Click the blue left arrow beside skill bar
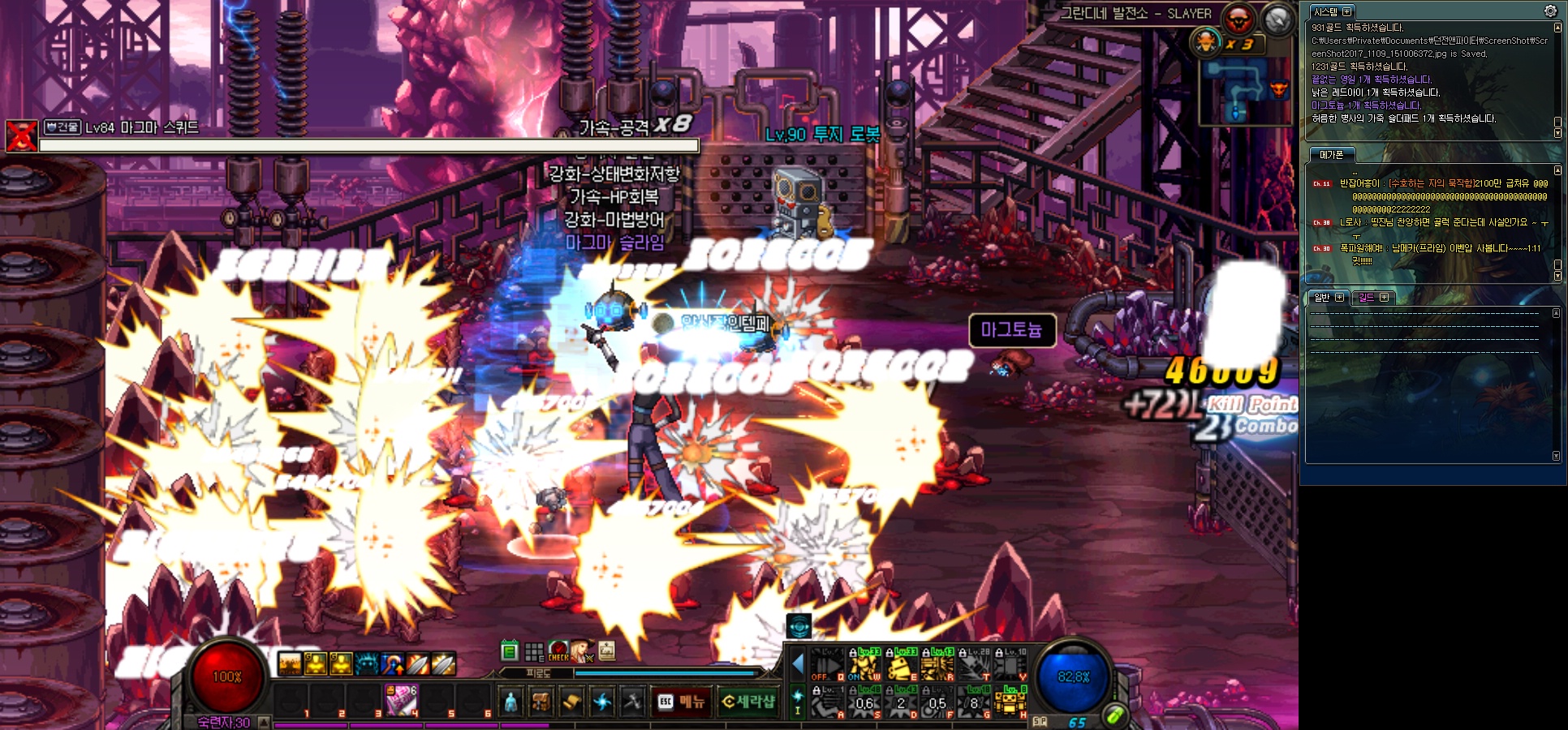 [797, 665]
